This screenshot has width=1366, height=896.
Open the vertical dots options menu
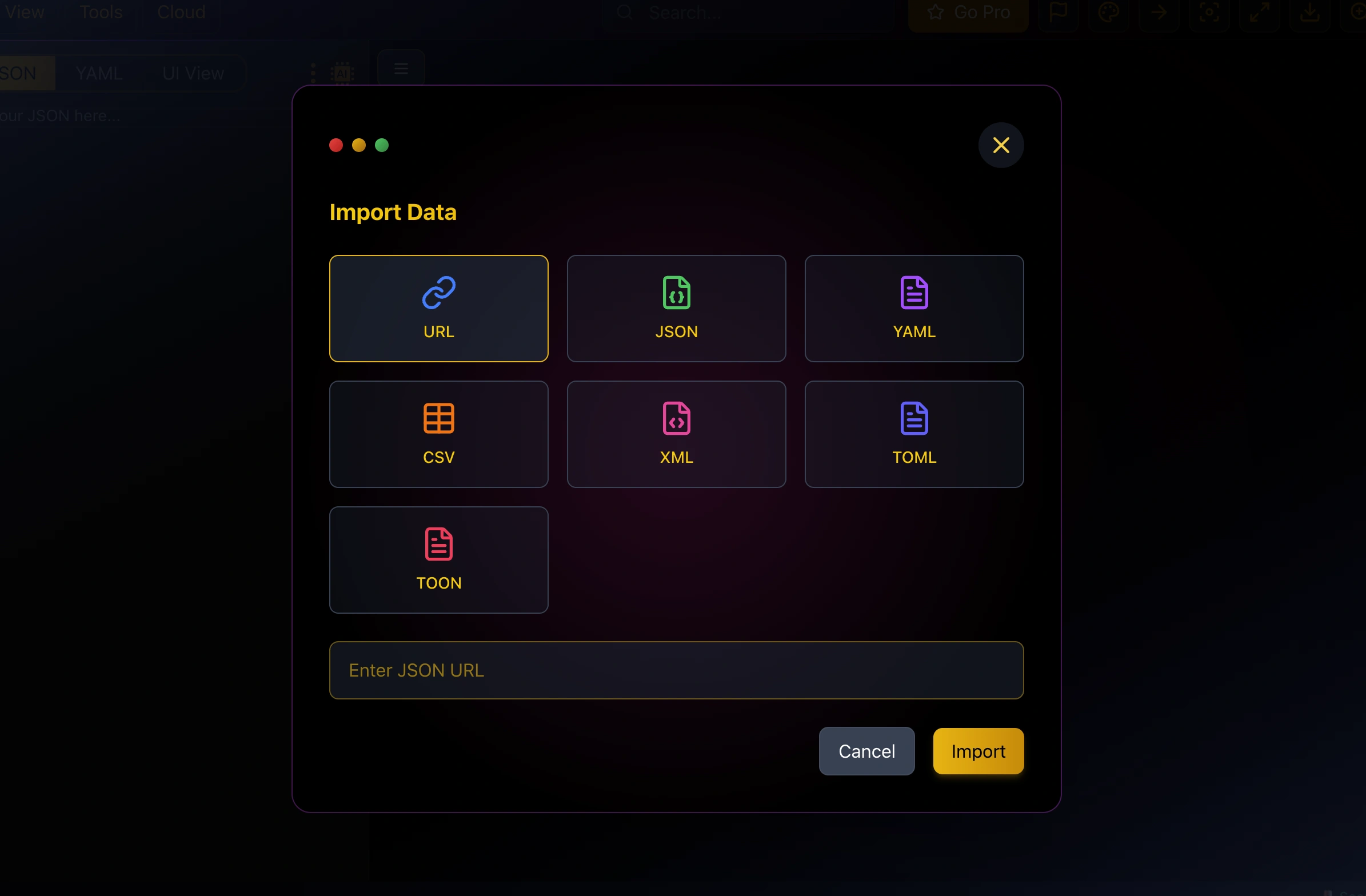[313, 73]
